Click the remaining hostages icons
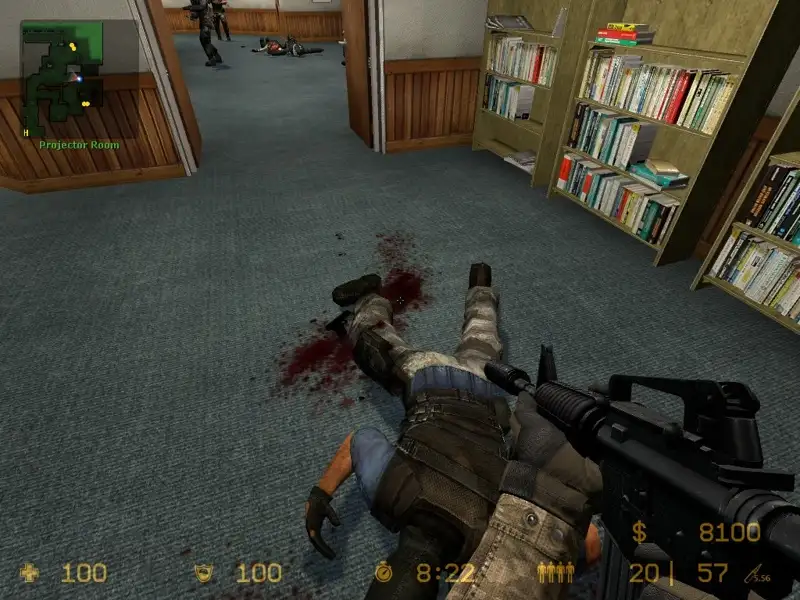 tap(556, 573)
